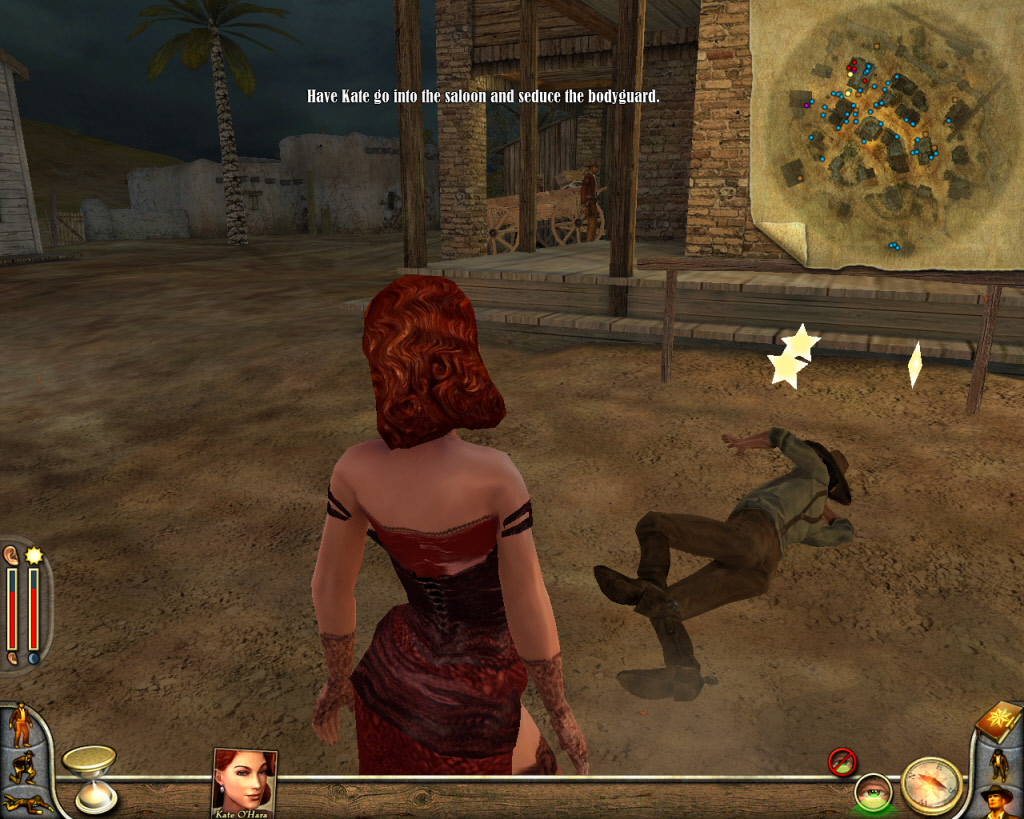Choose the crouching posture icon

pyautogui.click(x=20, y=768)
